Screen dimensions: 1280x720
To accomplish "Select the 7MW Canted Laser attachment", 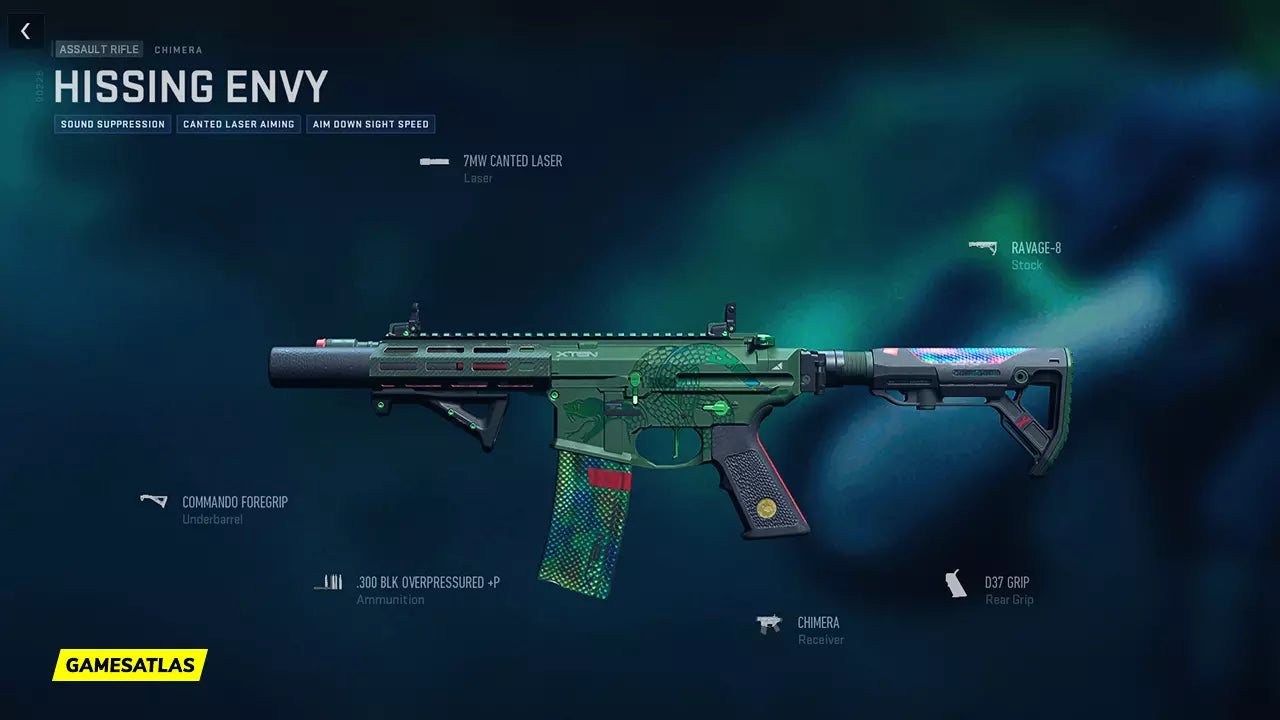I will (511, 161).
